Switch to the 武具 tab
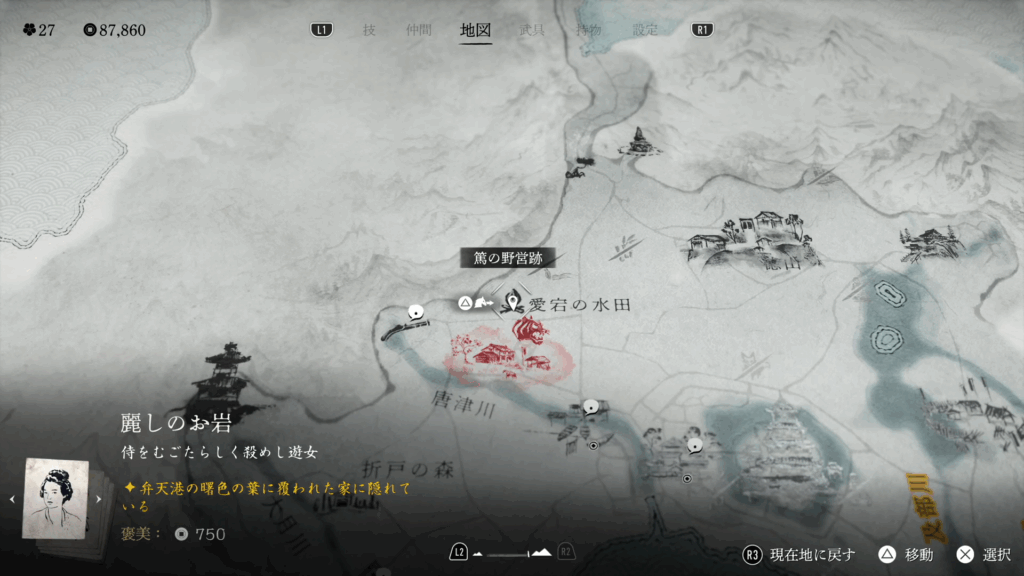 (x=532, y=30)
